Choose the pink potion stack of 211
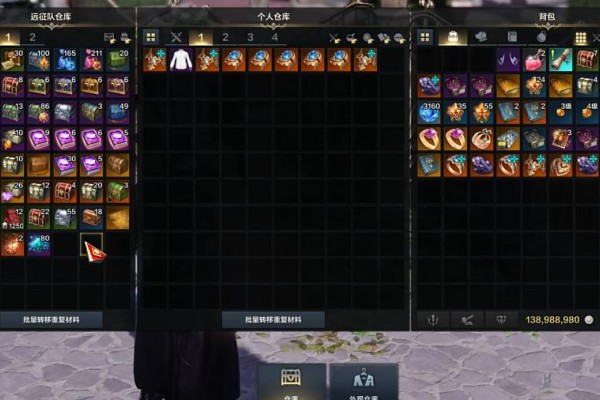 click(x=92, y=61)
